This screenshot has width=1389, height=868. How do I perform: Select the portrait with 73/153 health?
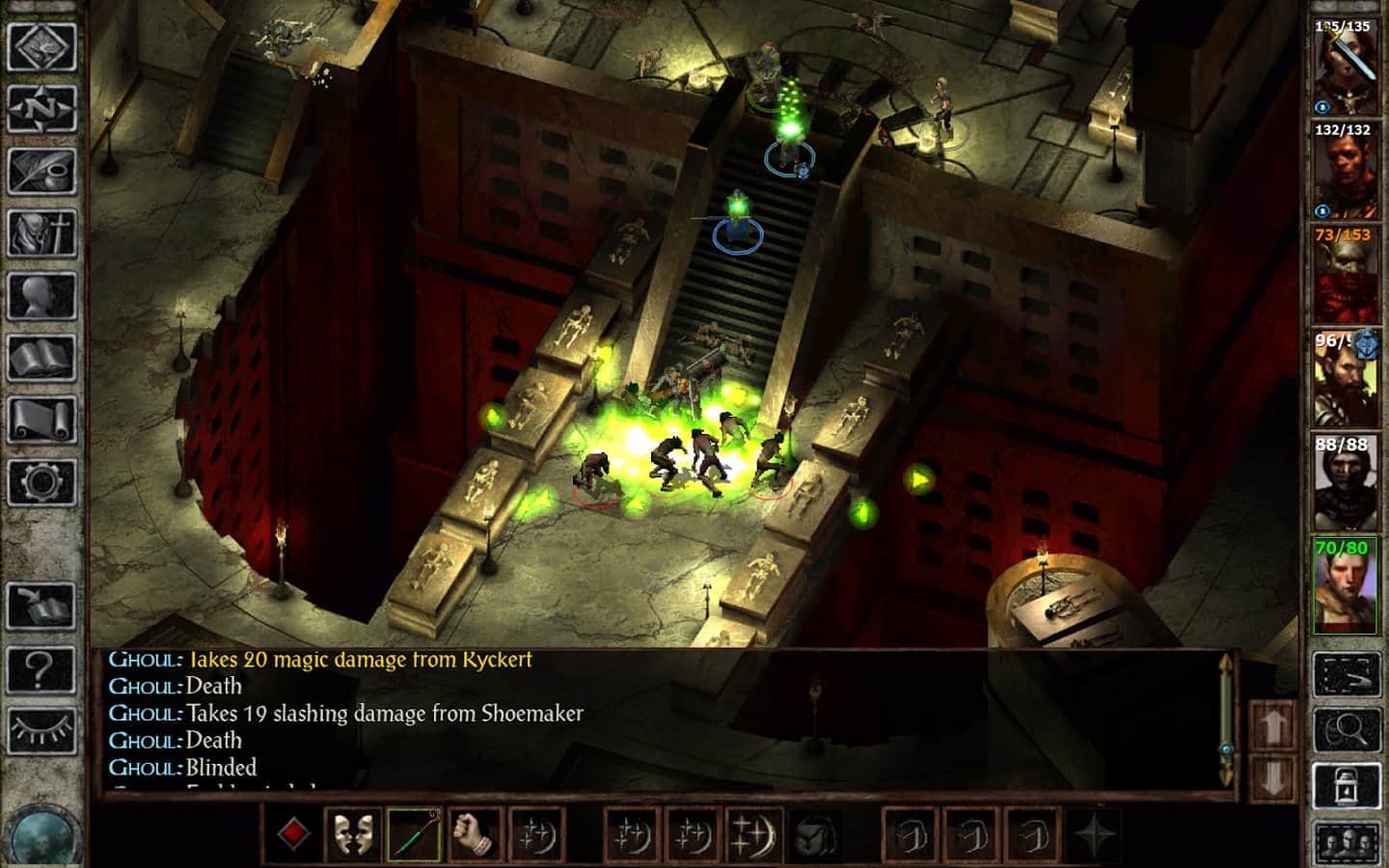pyautogui.click(x=1345, y=275)
